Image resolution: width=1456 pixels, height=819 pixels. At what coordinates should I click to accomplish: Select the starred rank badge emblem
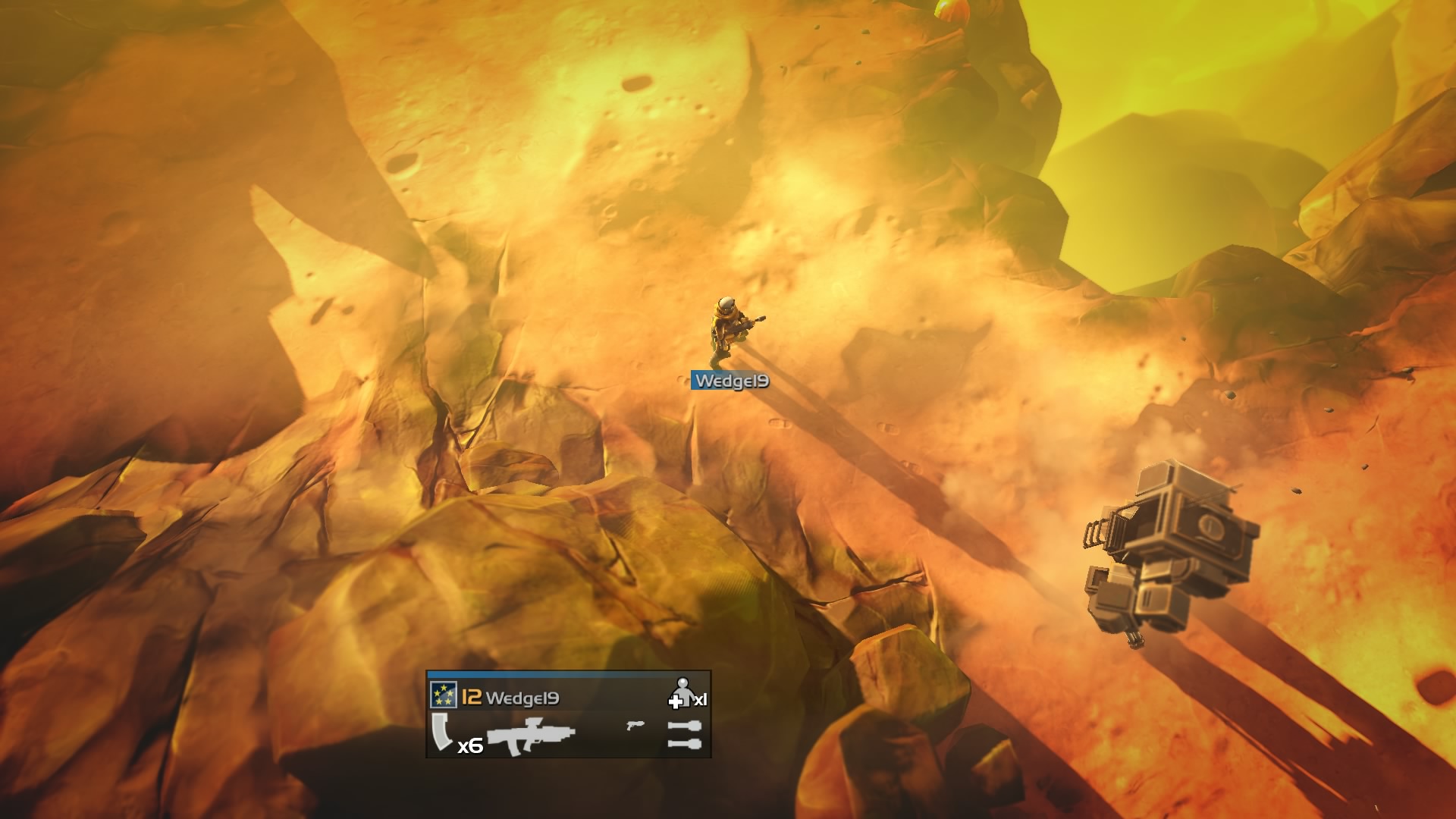click(x=444, y=695)
